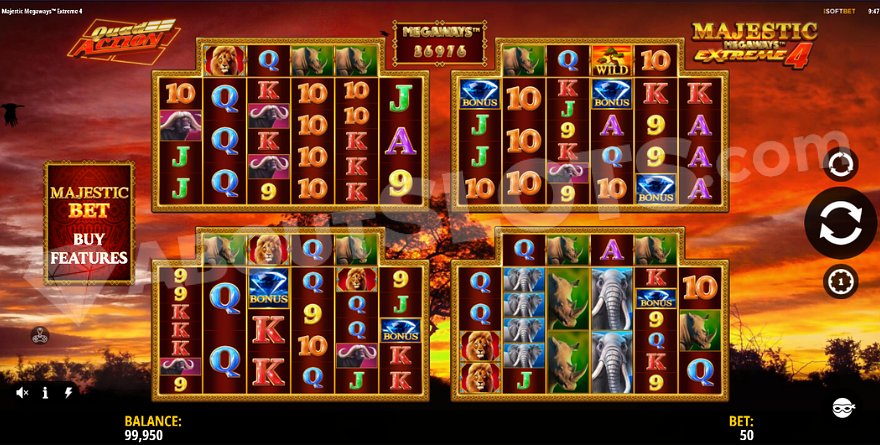Show the game info paytable
The image size is (880, 445).
click(x=45, y=393)
